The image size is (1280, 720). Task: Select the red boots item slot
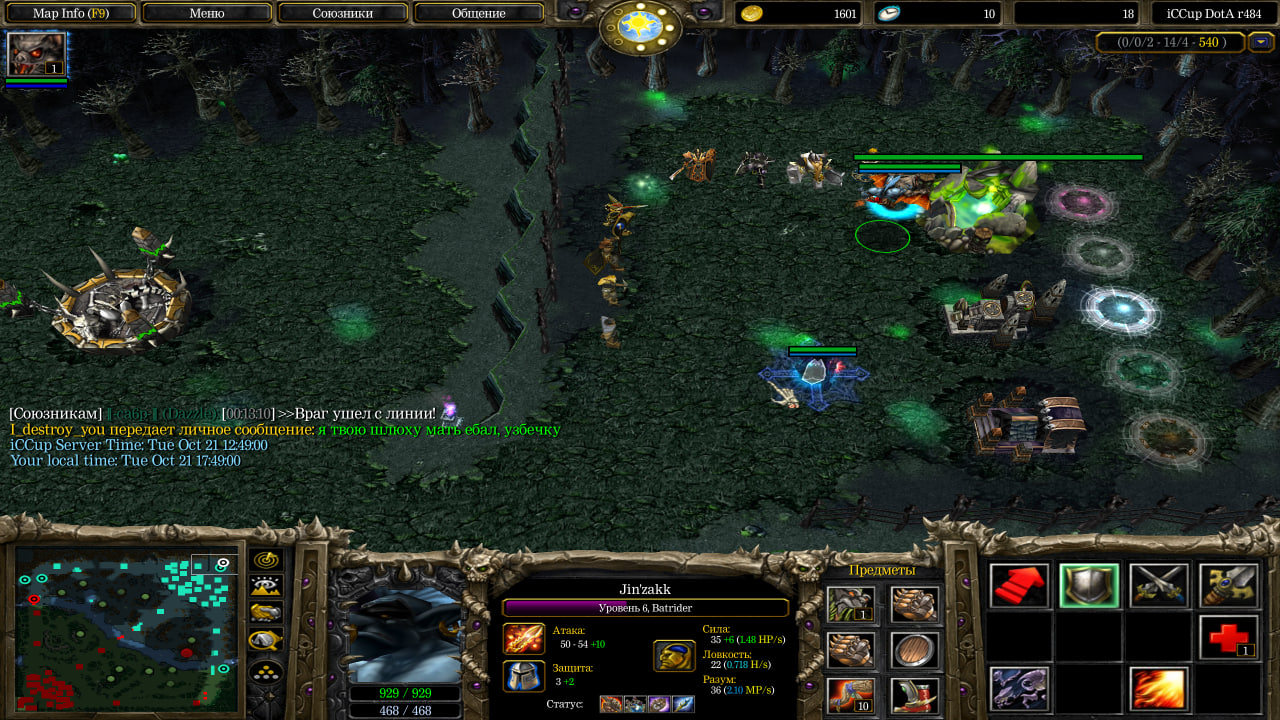[x=914, y=695]
